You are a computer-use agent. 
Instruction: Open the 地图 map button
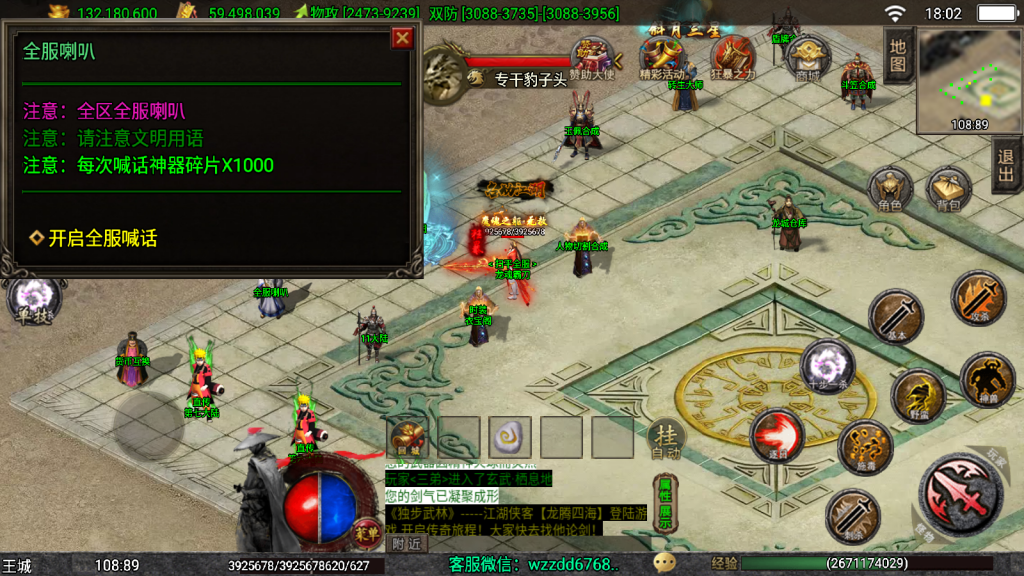click(x=898, y=56)
